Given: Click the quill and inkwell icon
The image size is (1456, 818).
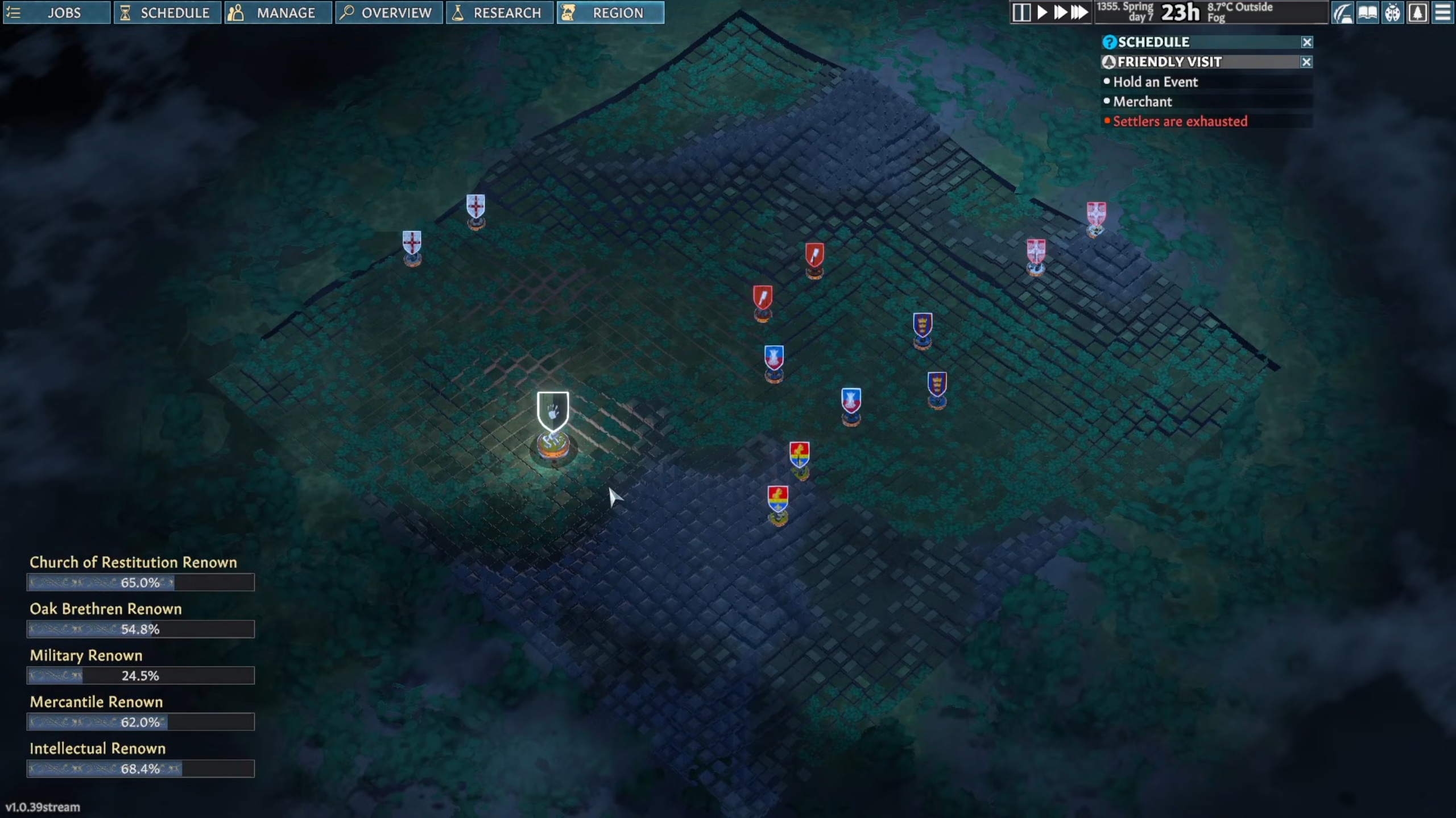Looking at the screenshot, I should coord(1343,13).
